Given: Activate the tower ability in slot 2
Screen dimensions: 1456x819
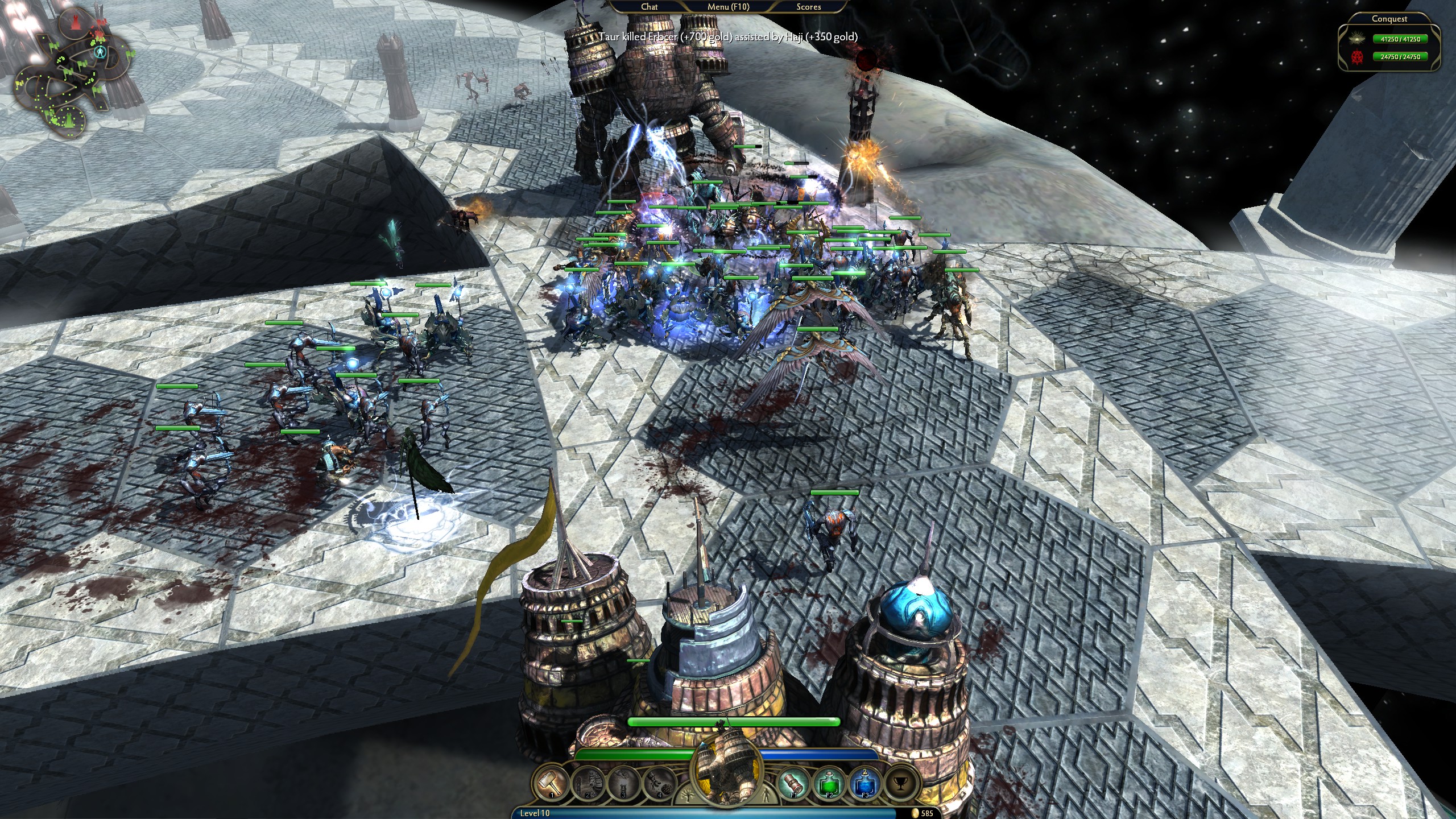Looking at the screenshot, I should 588,783.
